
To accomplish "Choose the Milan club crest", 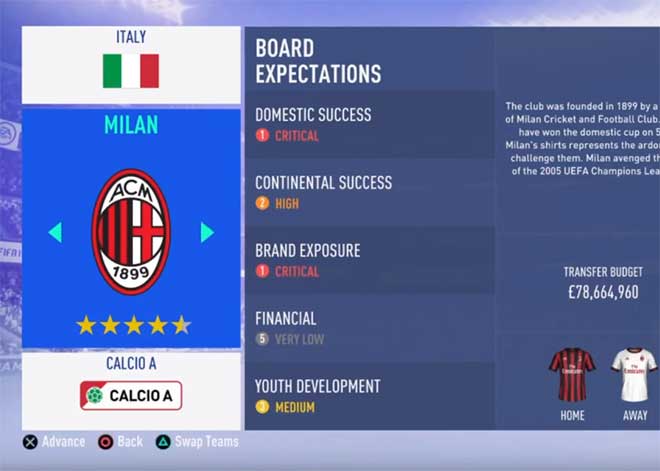I will pos(131,231).
